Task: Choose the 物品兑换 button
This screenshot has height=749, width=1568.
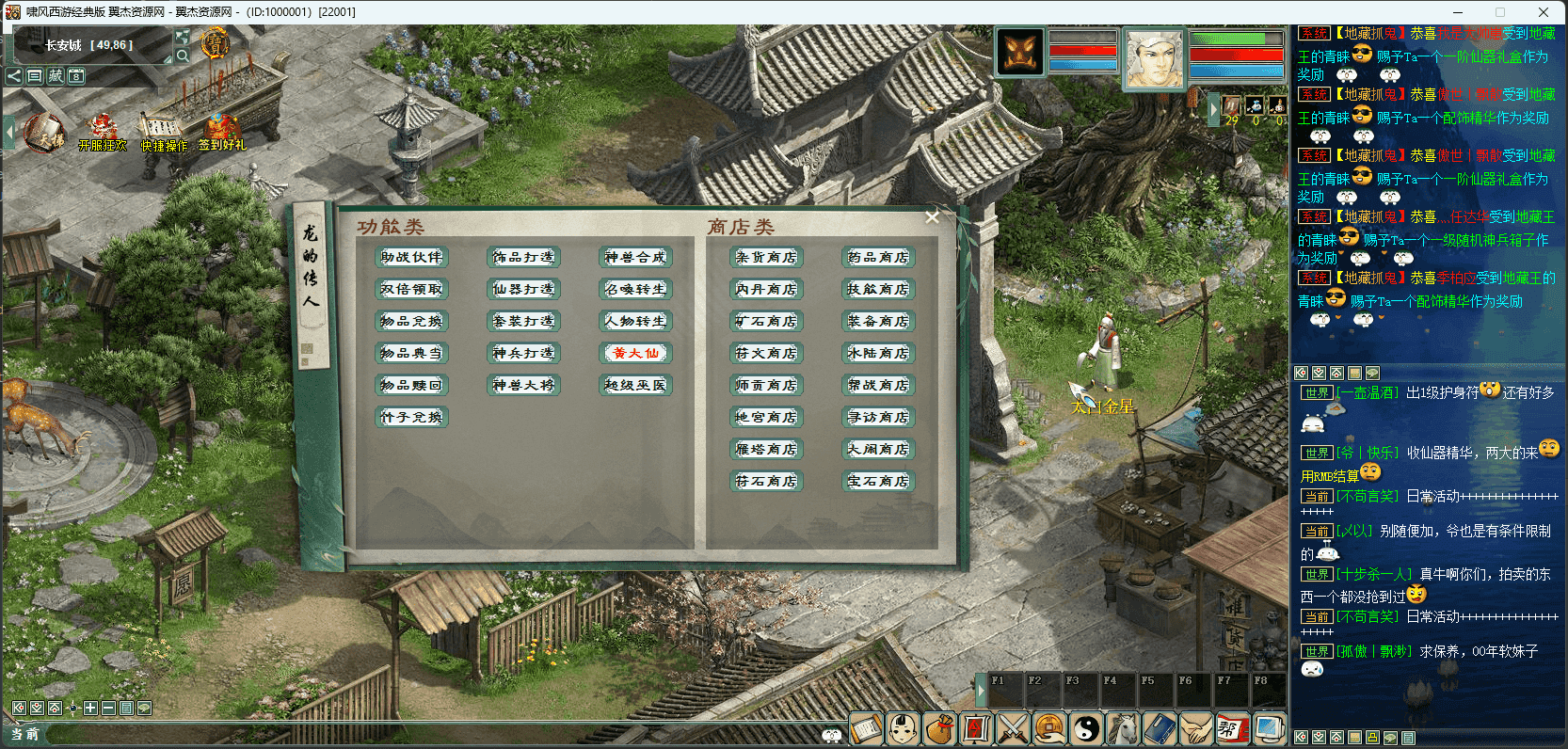Action: 411,321
